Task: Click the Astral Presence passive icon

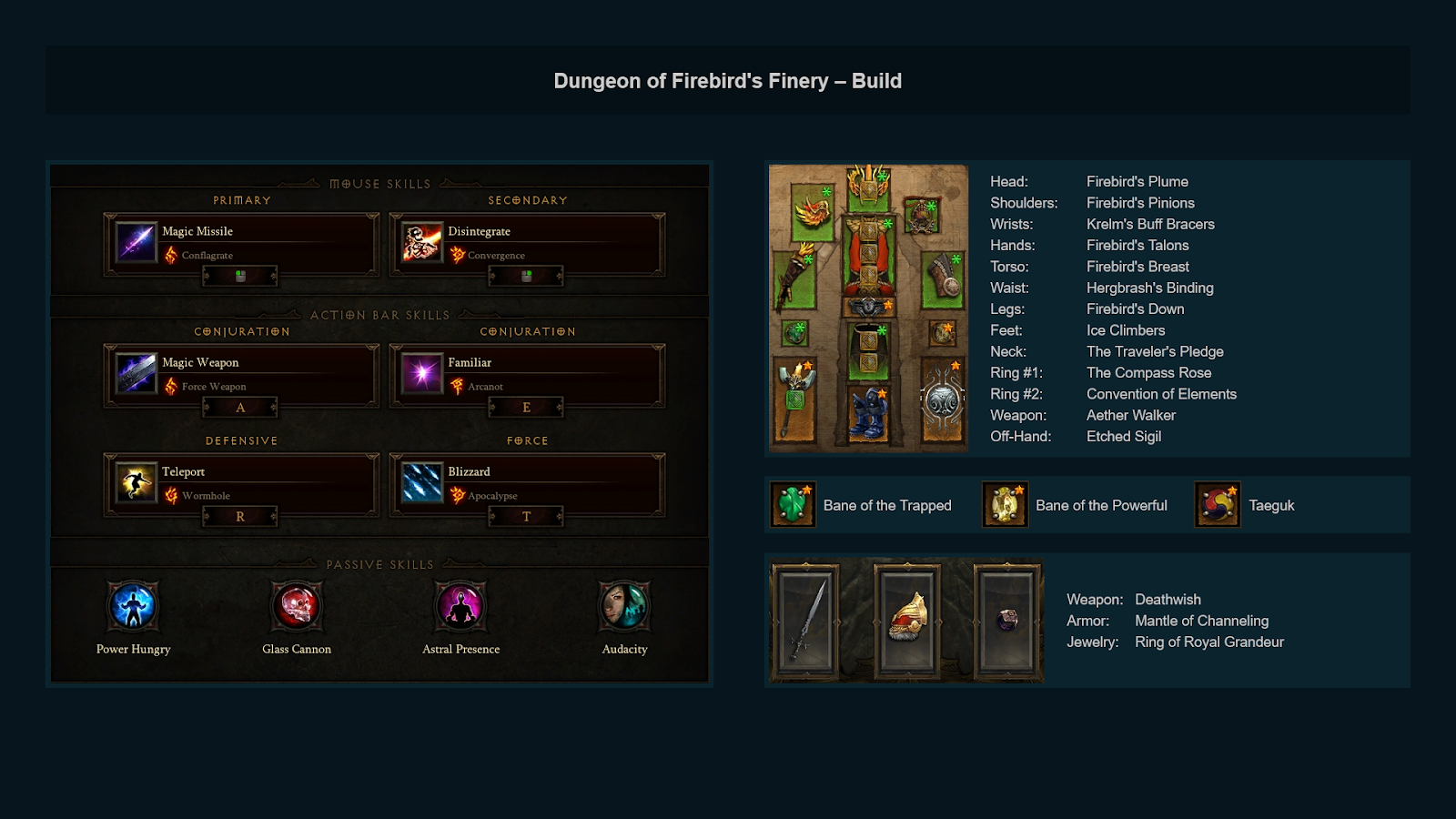Action: (x=460, y=605)
